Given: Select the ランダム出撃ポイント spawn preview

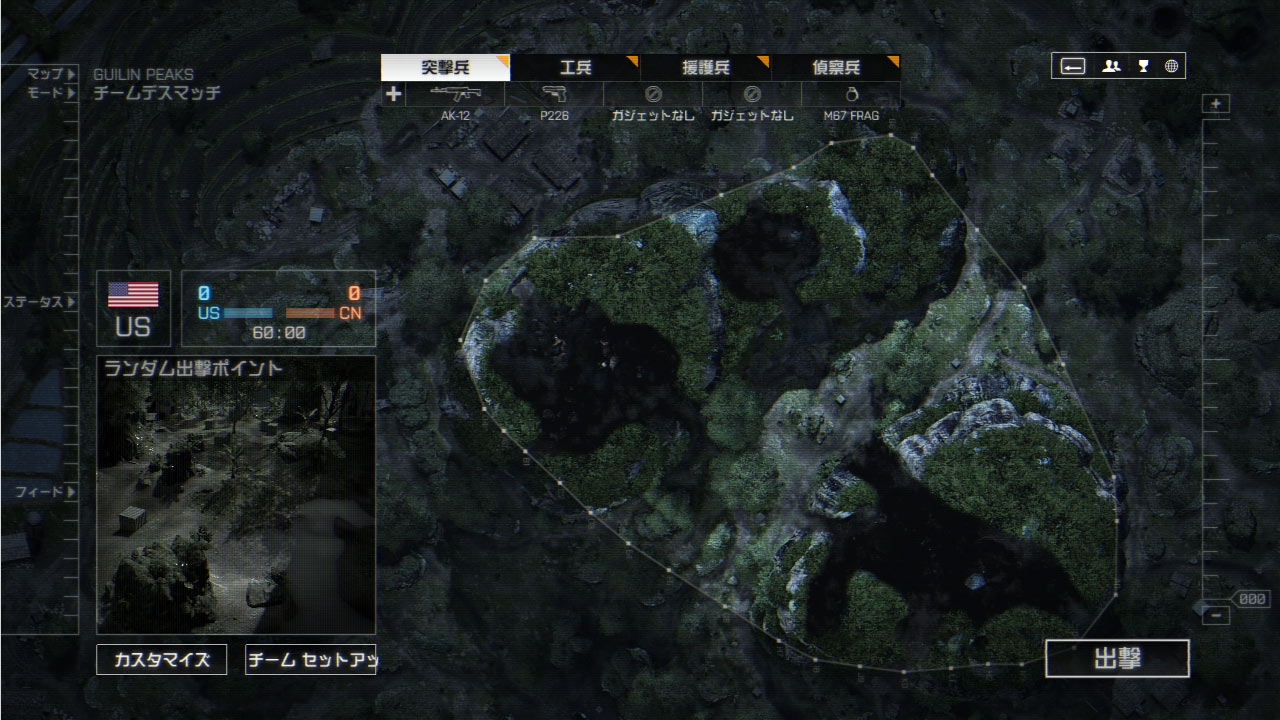Looking at the screenshot, I should point(236,495).
